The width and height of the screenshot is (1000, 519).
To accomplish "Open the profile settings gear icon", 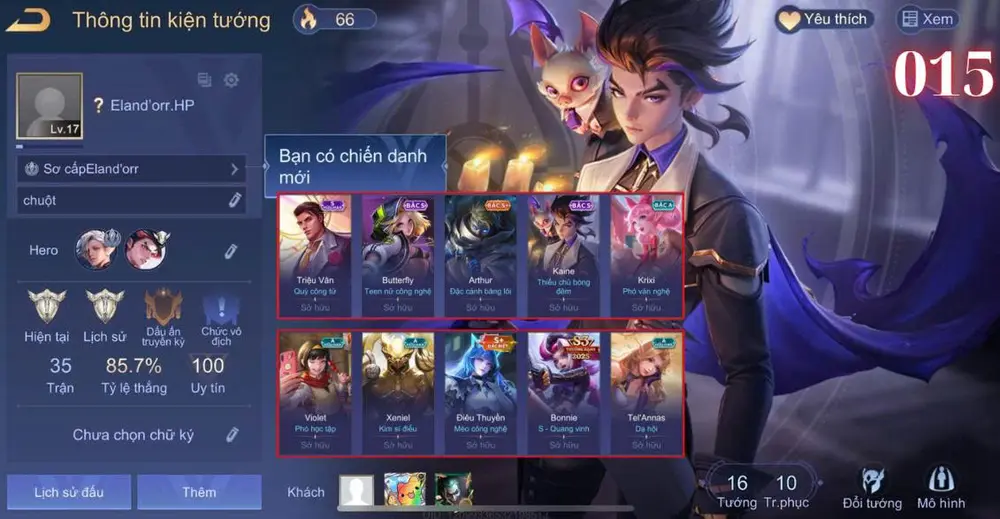I will tap(231, 80).
